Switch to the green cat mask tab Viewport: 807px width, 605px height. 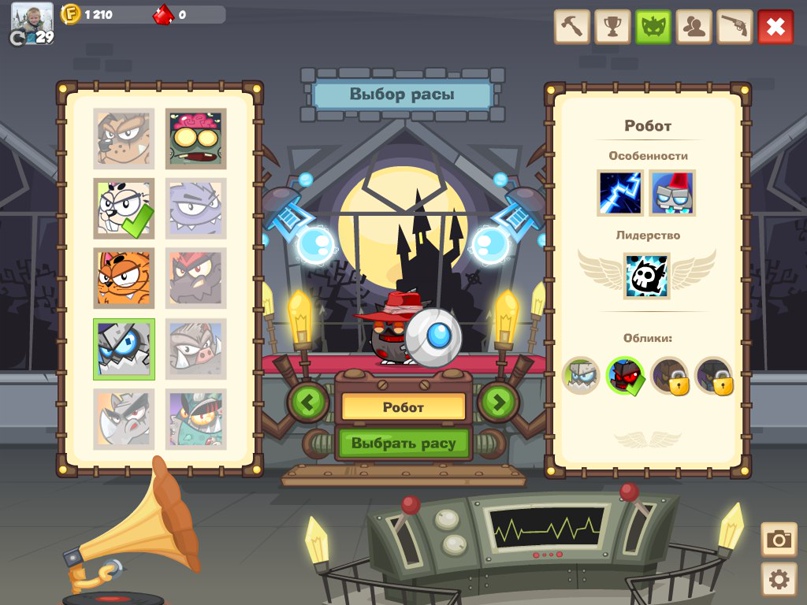pyautogui.click(x=653, y=27)
